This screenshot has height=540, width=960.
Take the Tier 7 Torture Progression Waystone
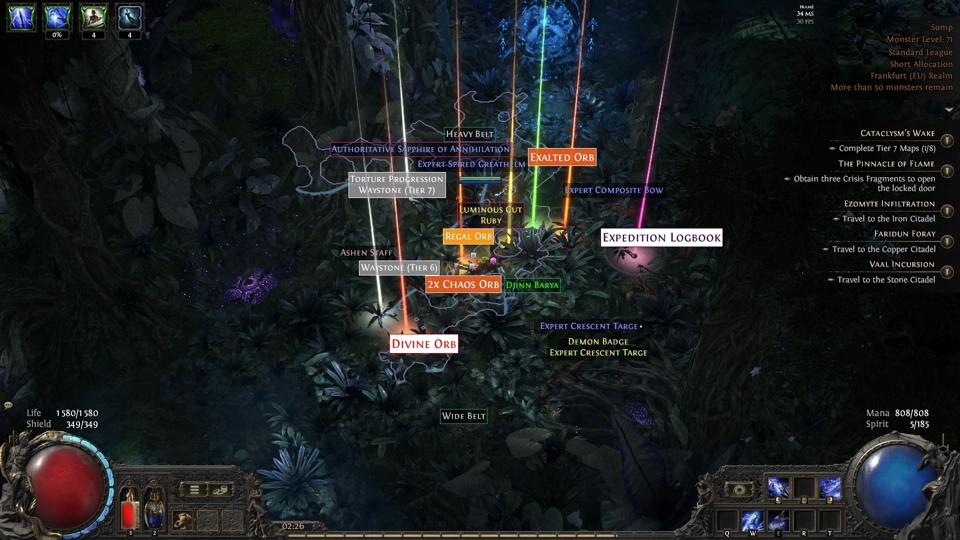(397, 185)
